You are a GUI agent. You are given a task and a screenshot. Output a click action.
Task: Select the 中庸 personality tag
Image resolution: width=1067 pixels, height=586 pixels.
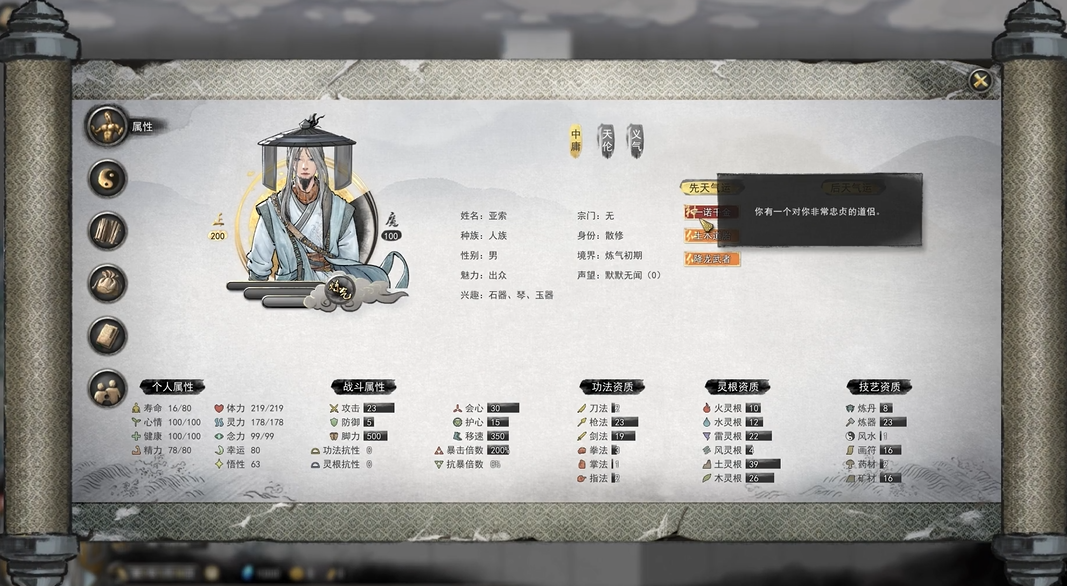tap(576, 141)
